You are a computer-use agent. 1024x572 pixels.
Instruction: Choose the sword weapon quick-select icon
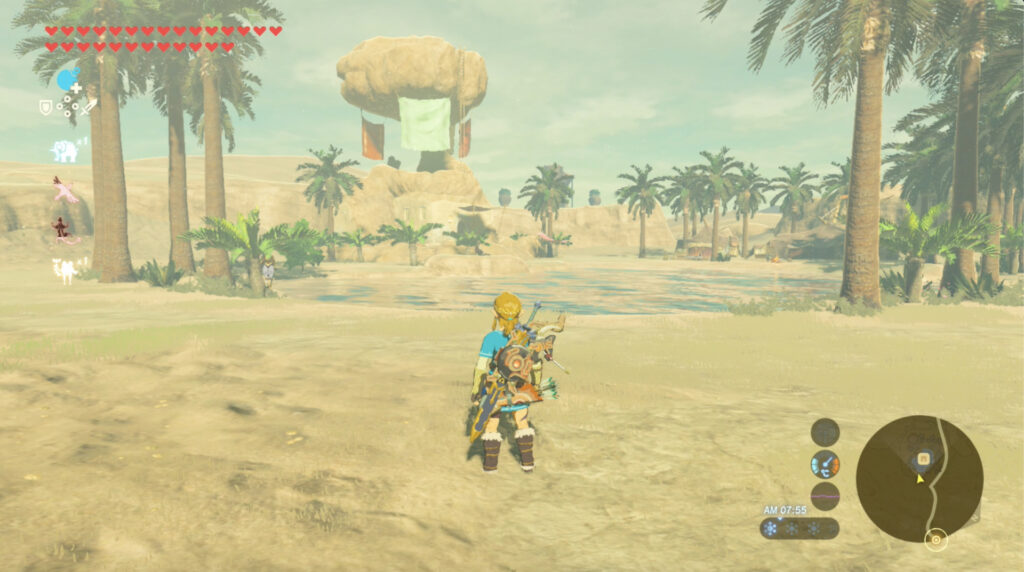tap(90, 106)
